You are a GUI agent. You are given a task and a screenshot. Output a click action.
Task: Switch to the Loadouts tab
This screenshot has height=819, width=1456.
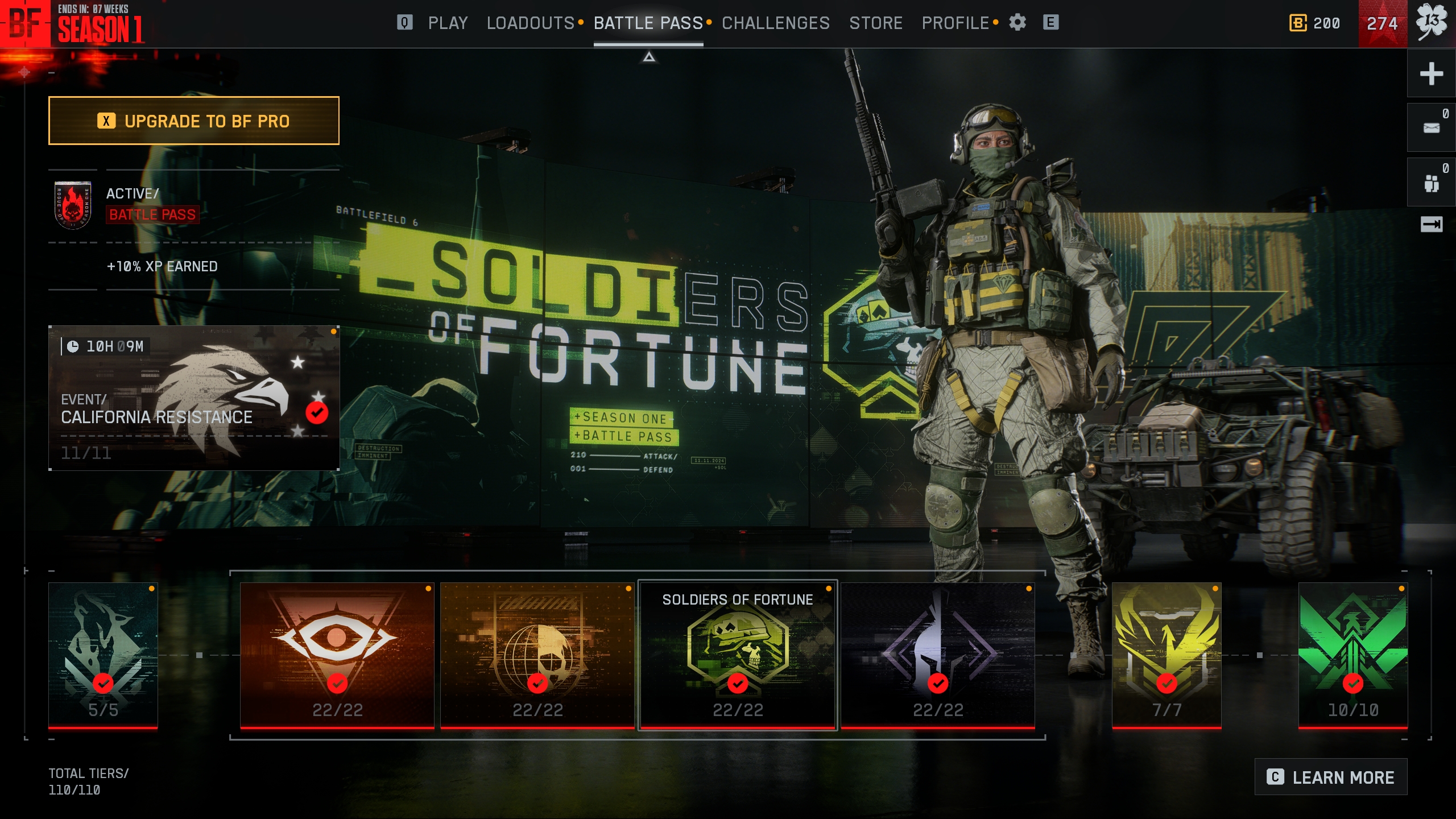tap(530, 23)
